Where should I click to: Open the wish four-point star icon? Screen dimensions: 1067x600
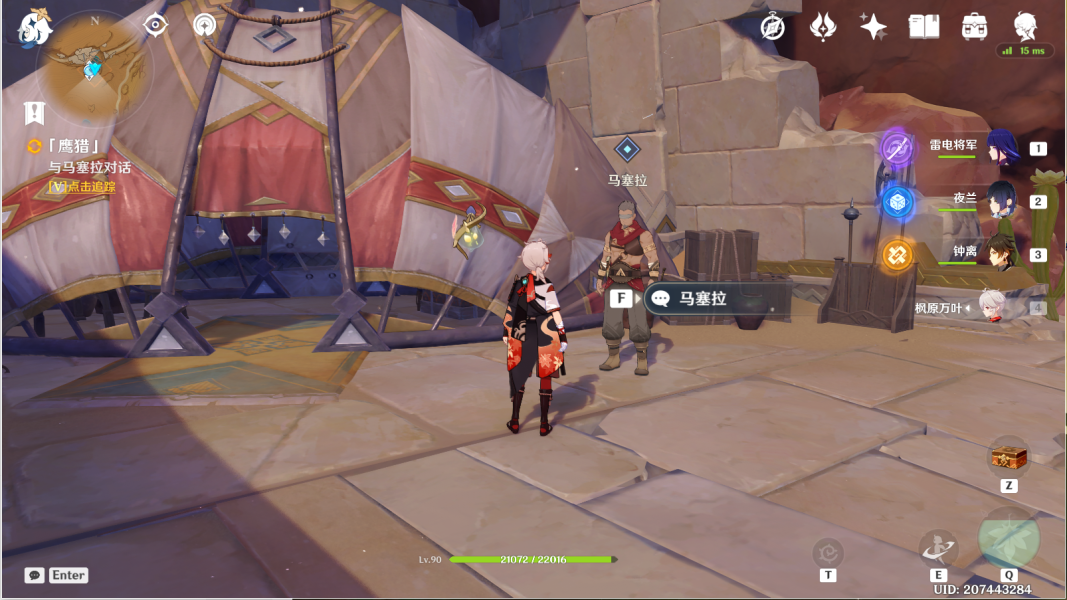[x=873, y=27]
